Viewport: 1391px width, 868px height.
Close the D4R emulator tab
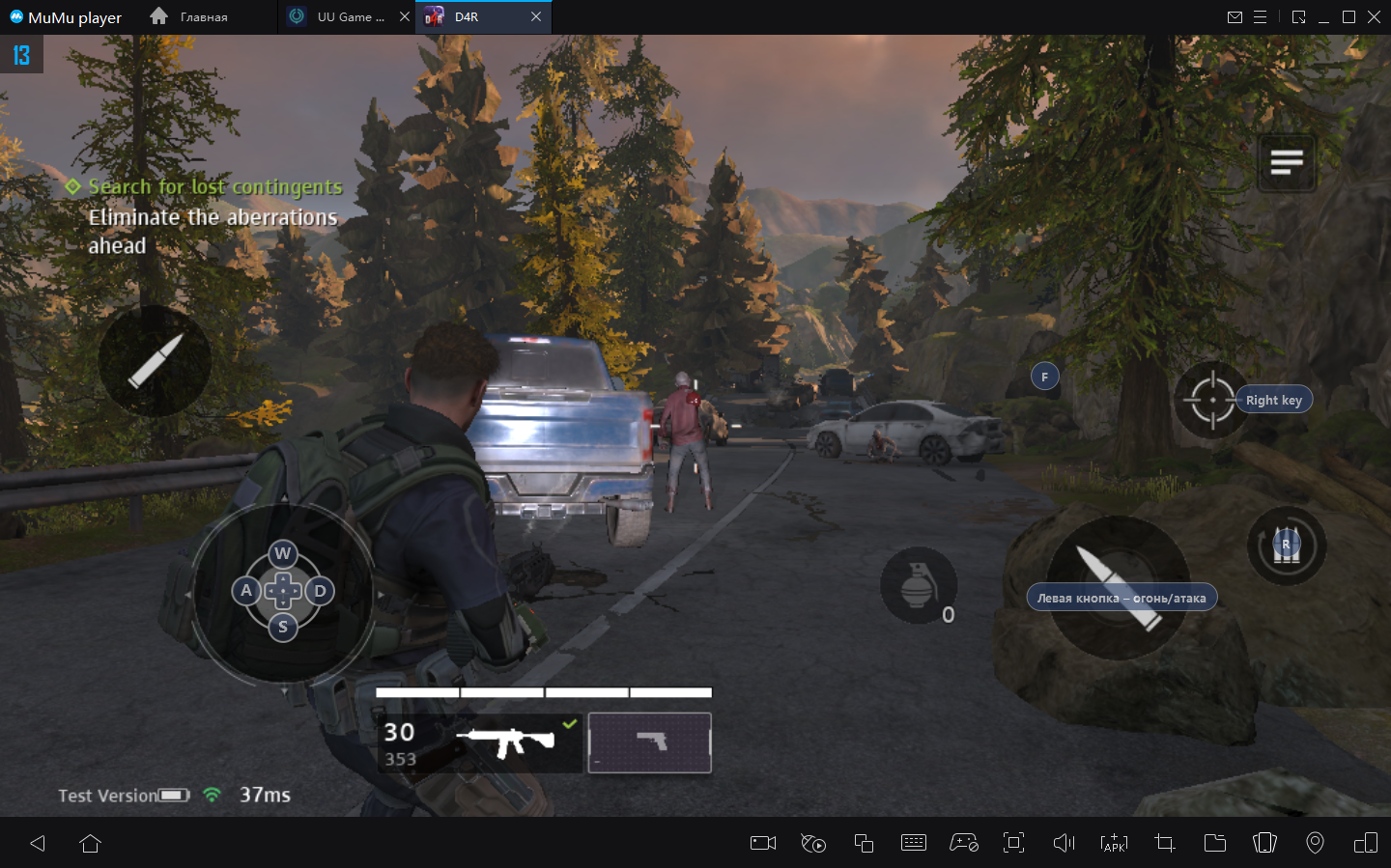tap(536, 16)
